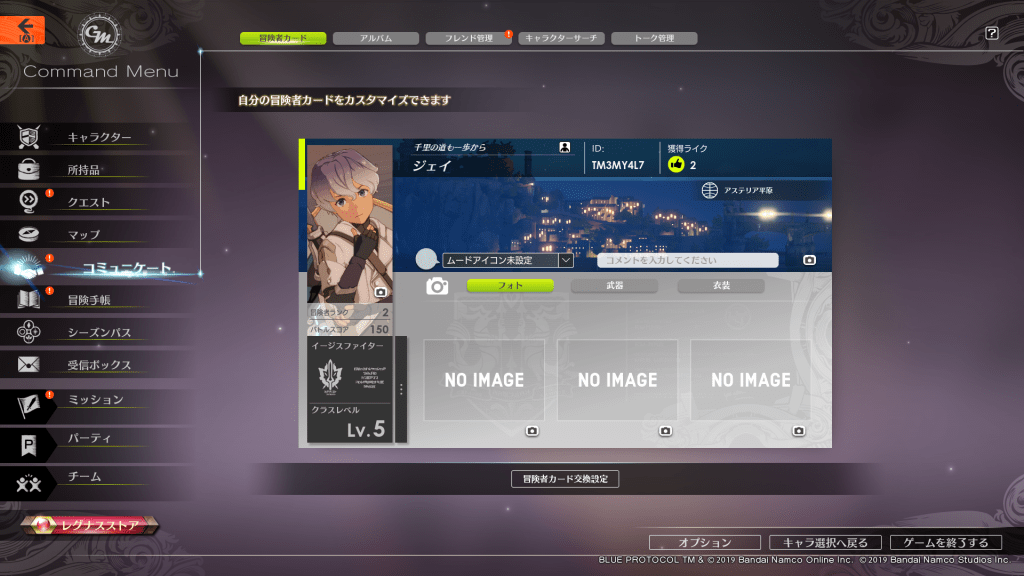
Task: Open the キャラクターサーチ tab
Action: pos(562,38)
